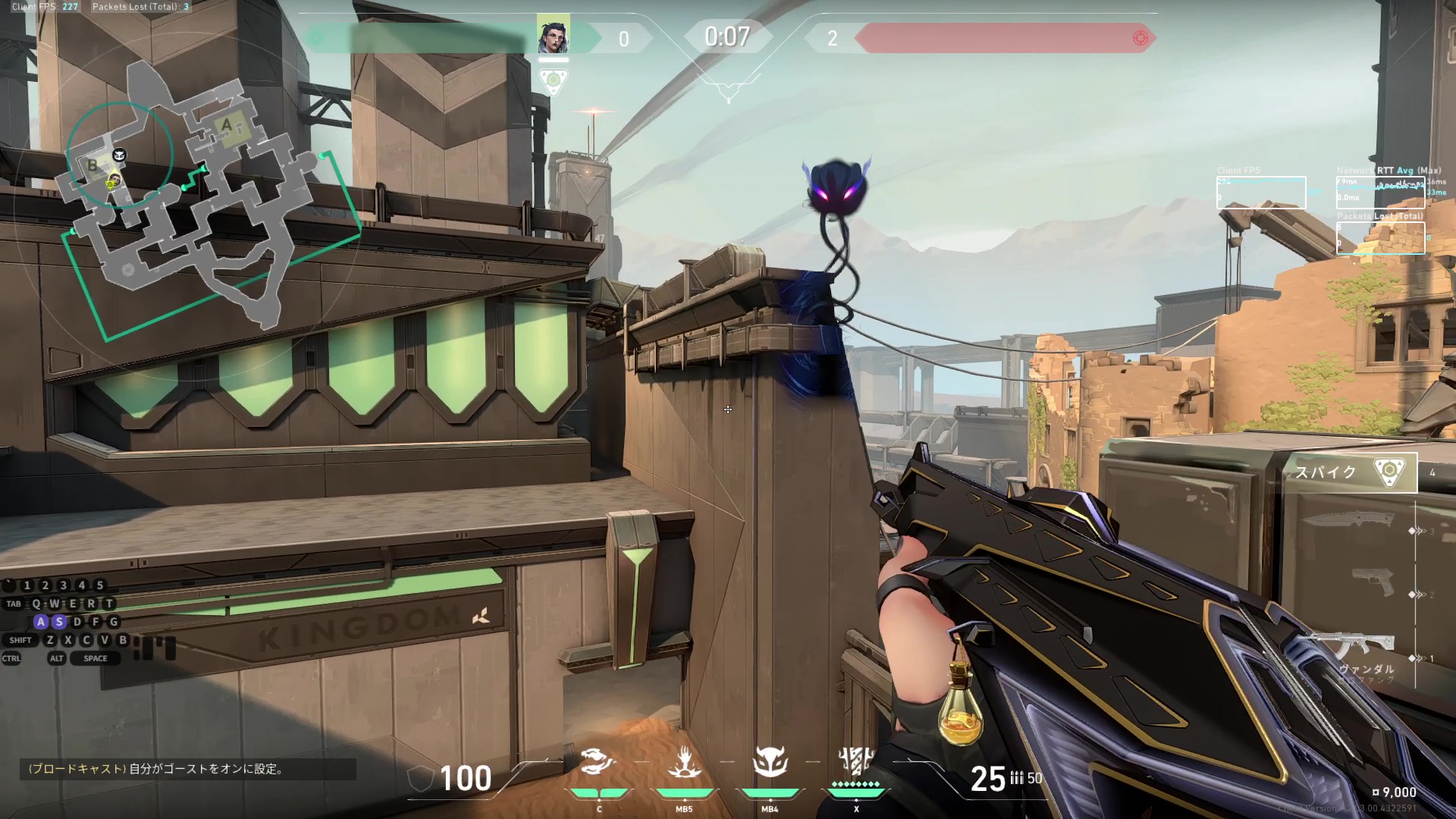Click the spike carrier icon under portrait

554,80
